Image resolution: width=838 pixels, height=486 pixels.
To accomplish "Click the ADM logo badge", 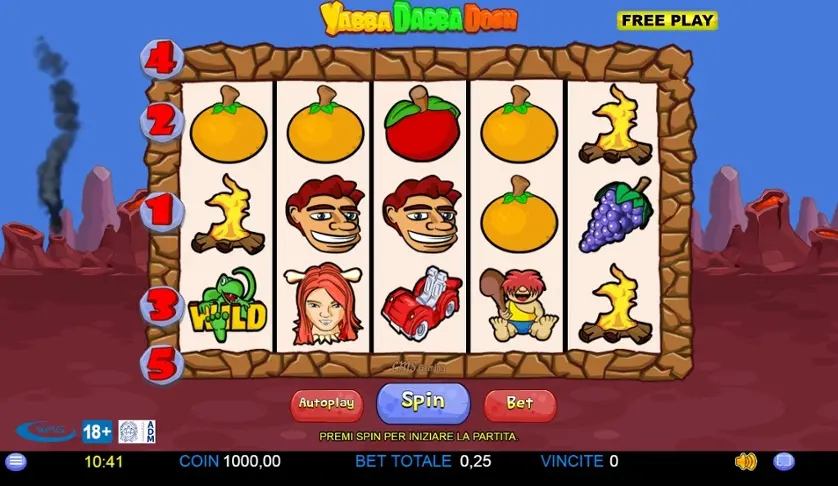I will point(138,432).
